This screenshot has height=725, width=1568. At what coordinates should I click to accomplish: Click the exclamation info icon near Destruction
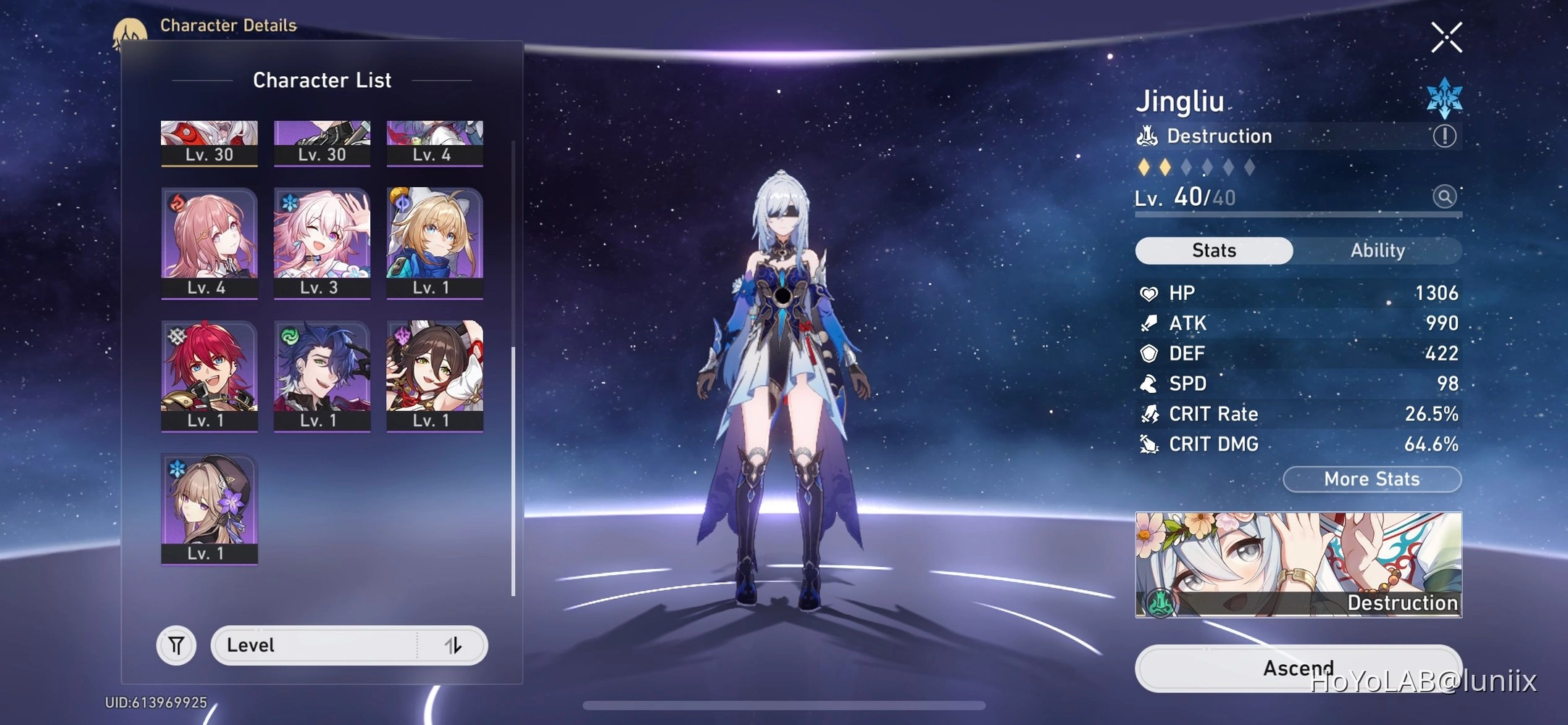click(1445, 135)
